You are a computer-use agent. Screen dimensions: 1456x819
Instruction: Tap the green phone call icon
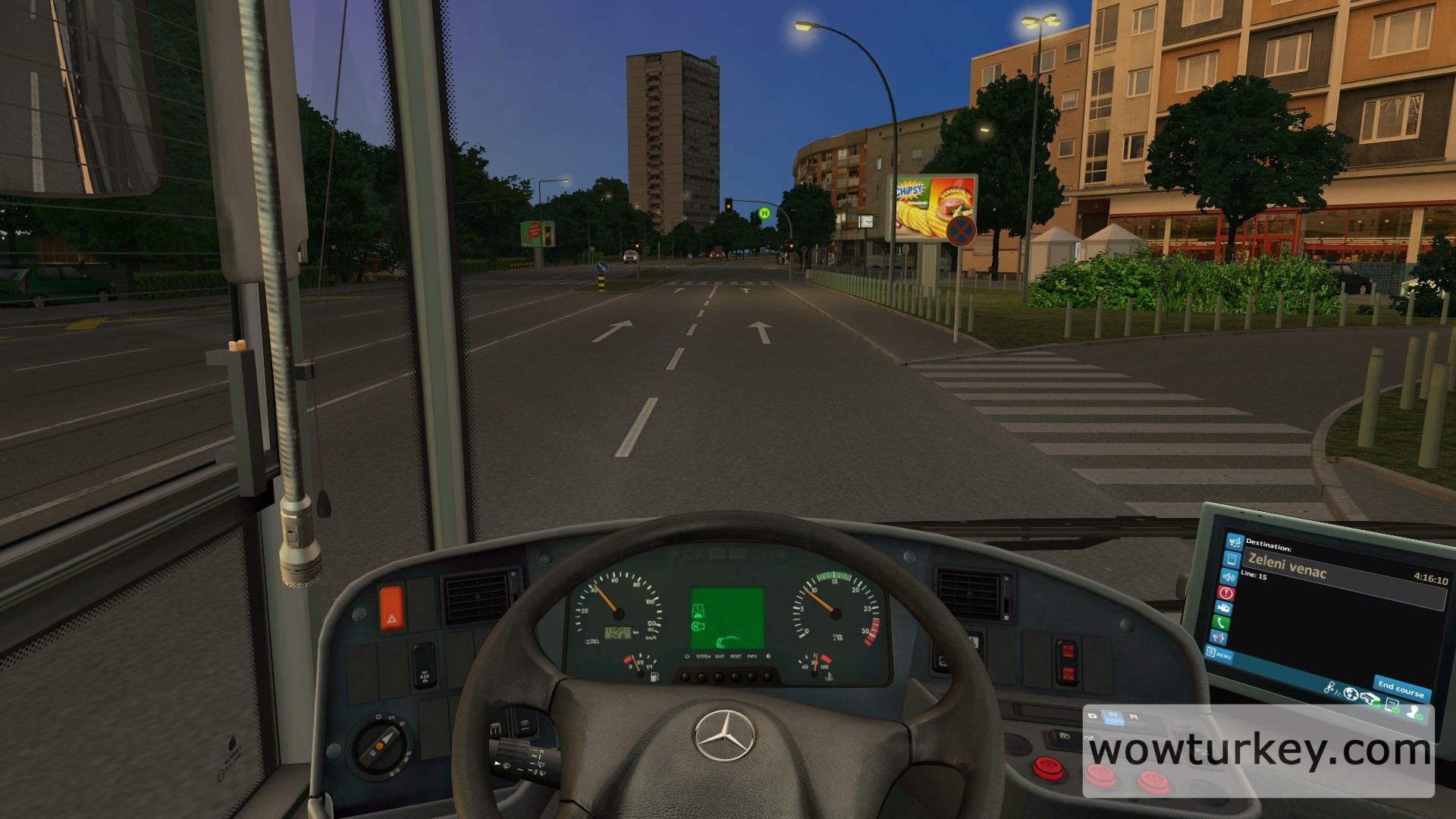point(1221,623)
